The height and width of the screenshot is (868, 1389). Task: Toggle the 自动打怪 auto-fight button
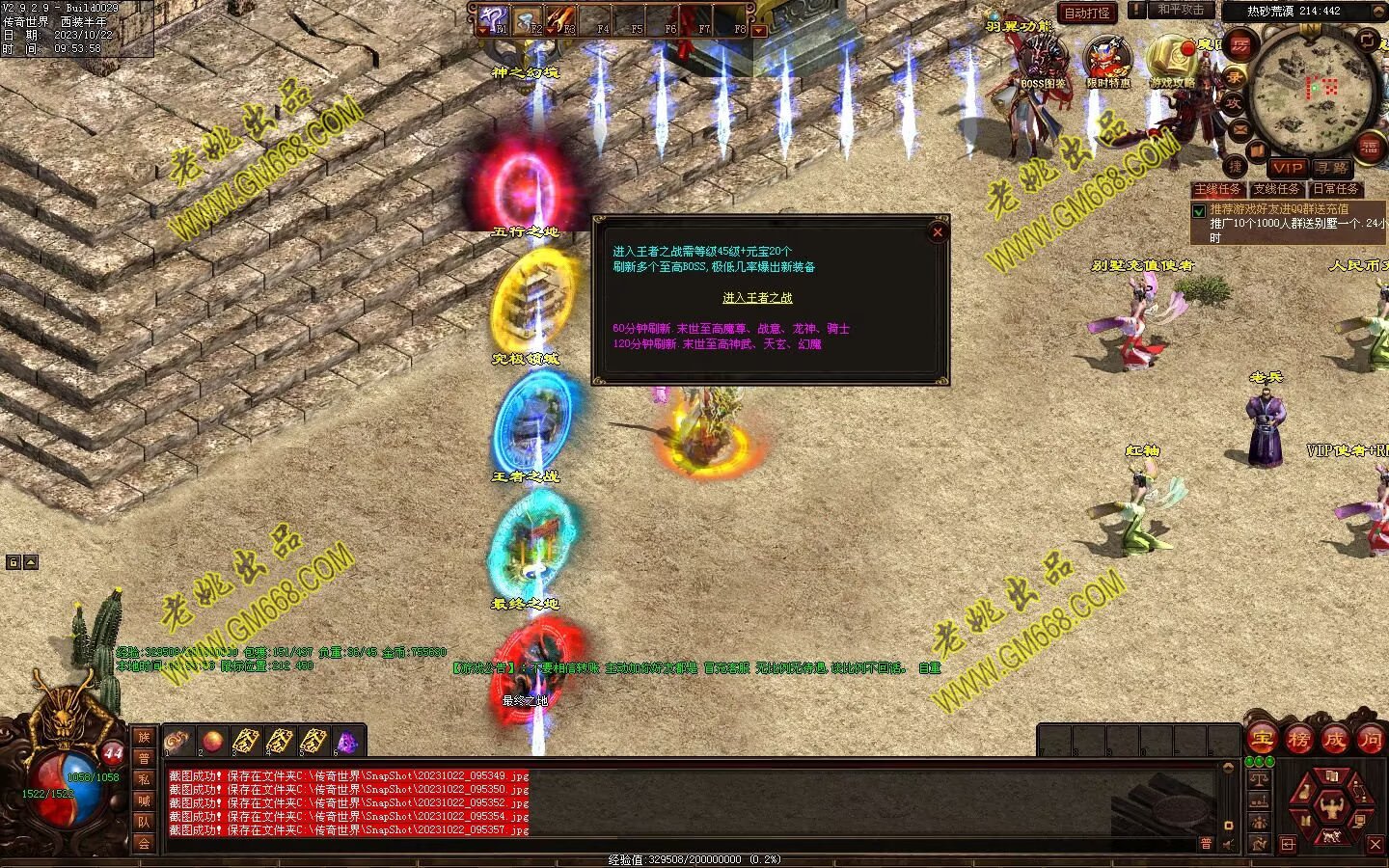click(1087, 13)
